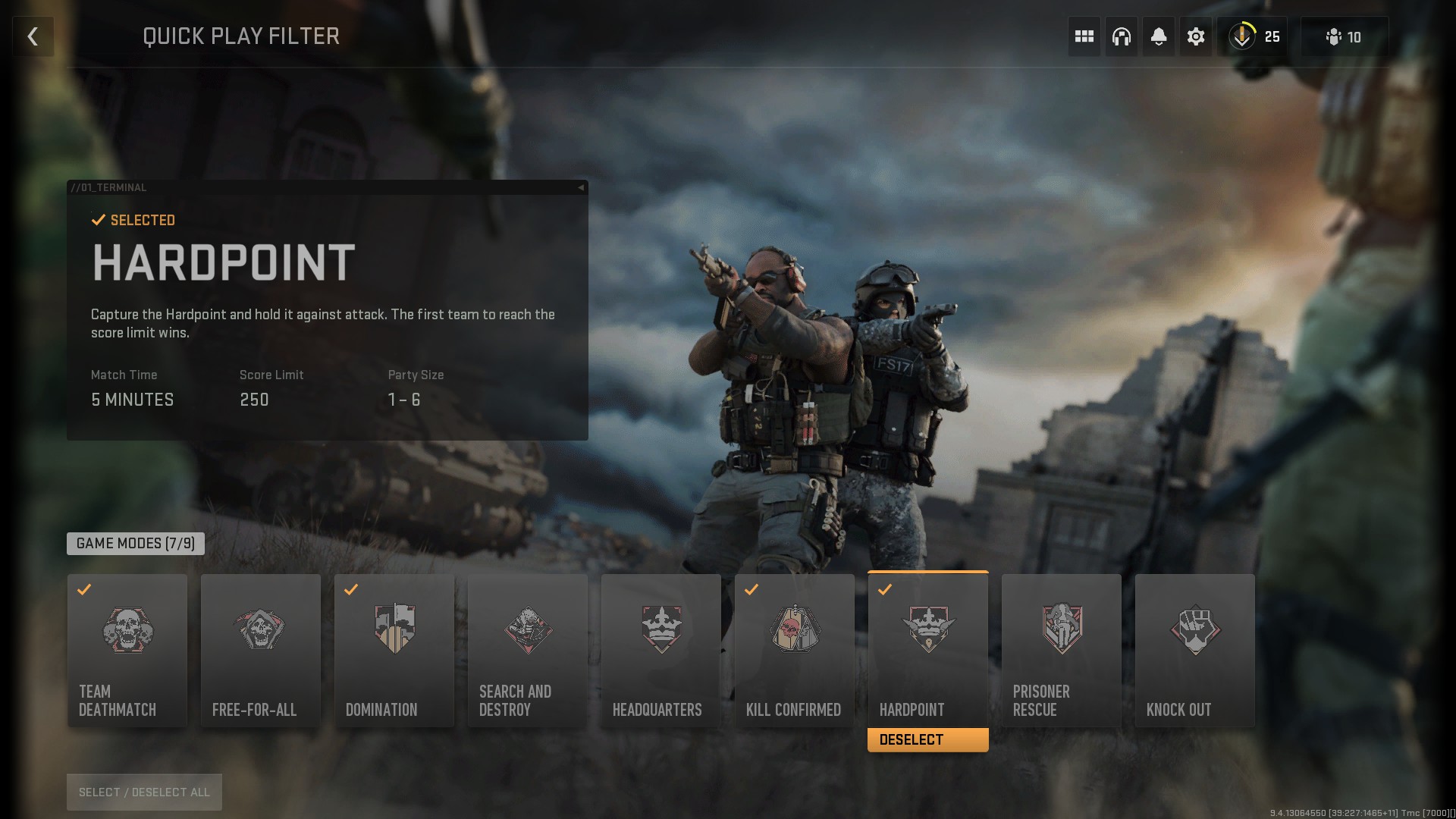Click the Deselect button under Hardpoint

tap(927, 739)
